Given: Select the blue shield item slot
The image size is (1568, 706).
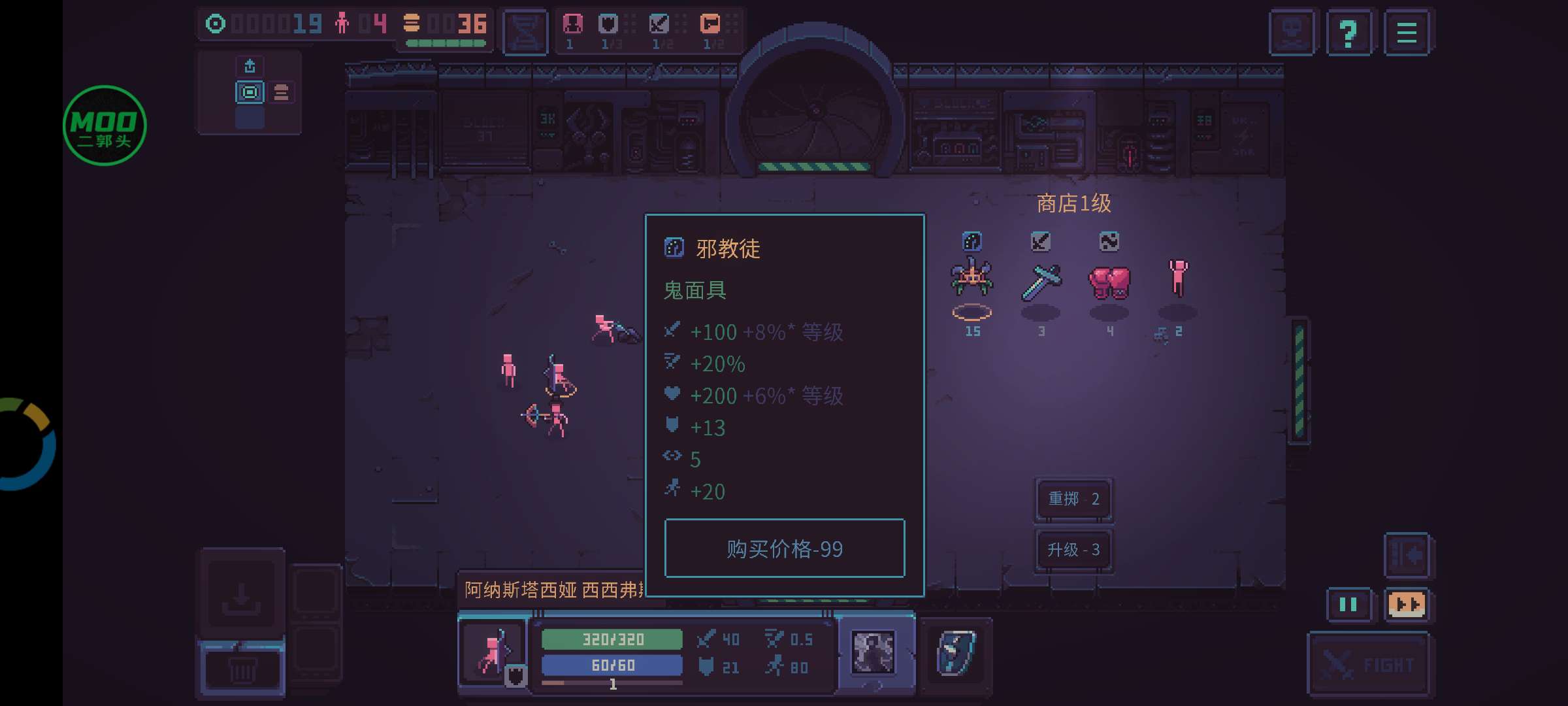Looking at the screenshot, I should click(956, 653).
